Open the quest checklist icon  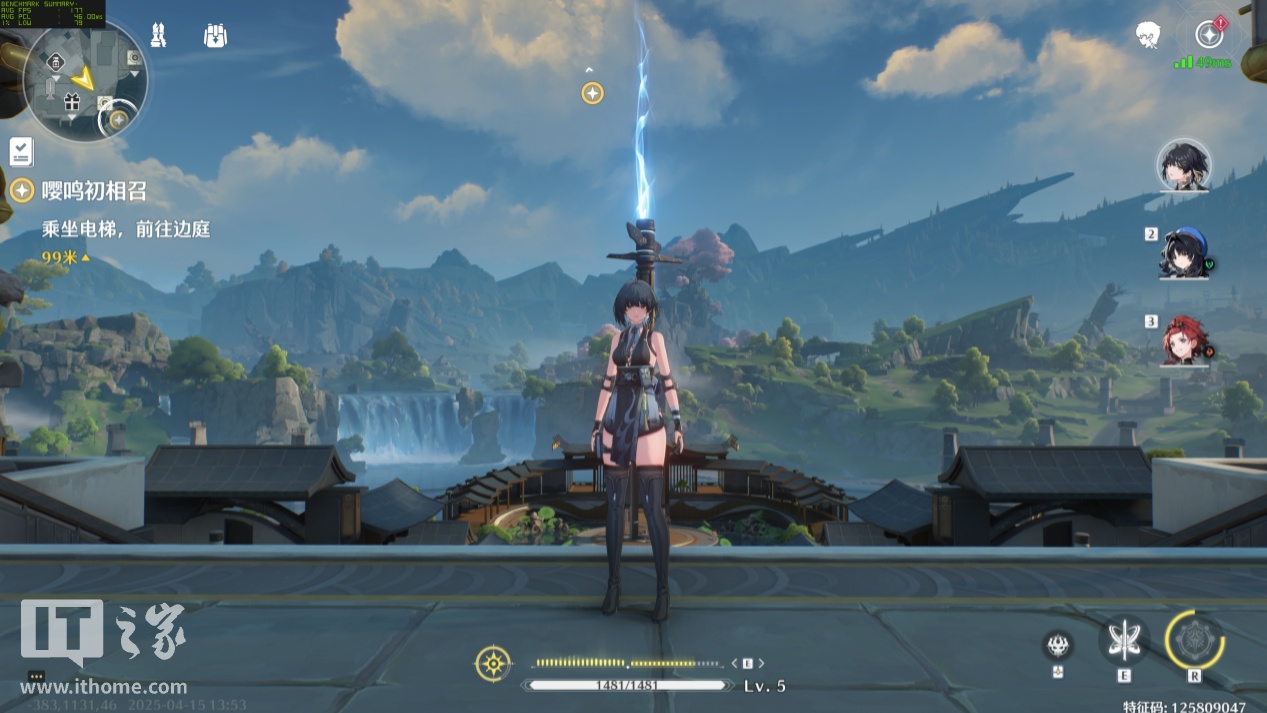pos(21,152)
